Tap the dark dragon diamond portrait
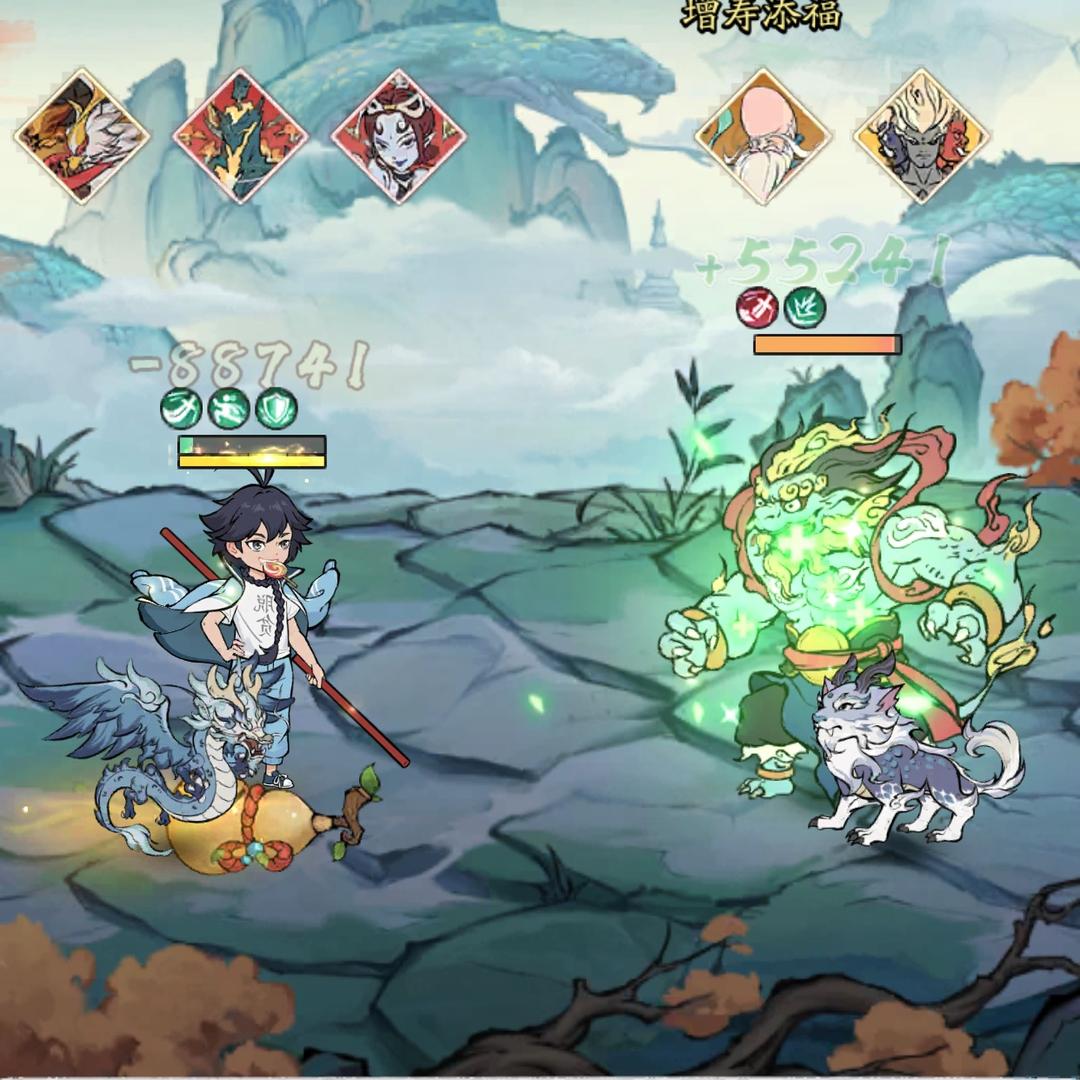Viewport: 1080px width, 1080px height. 240,136
